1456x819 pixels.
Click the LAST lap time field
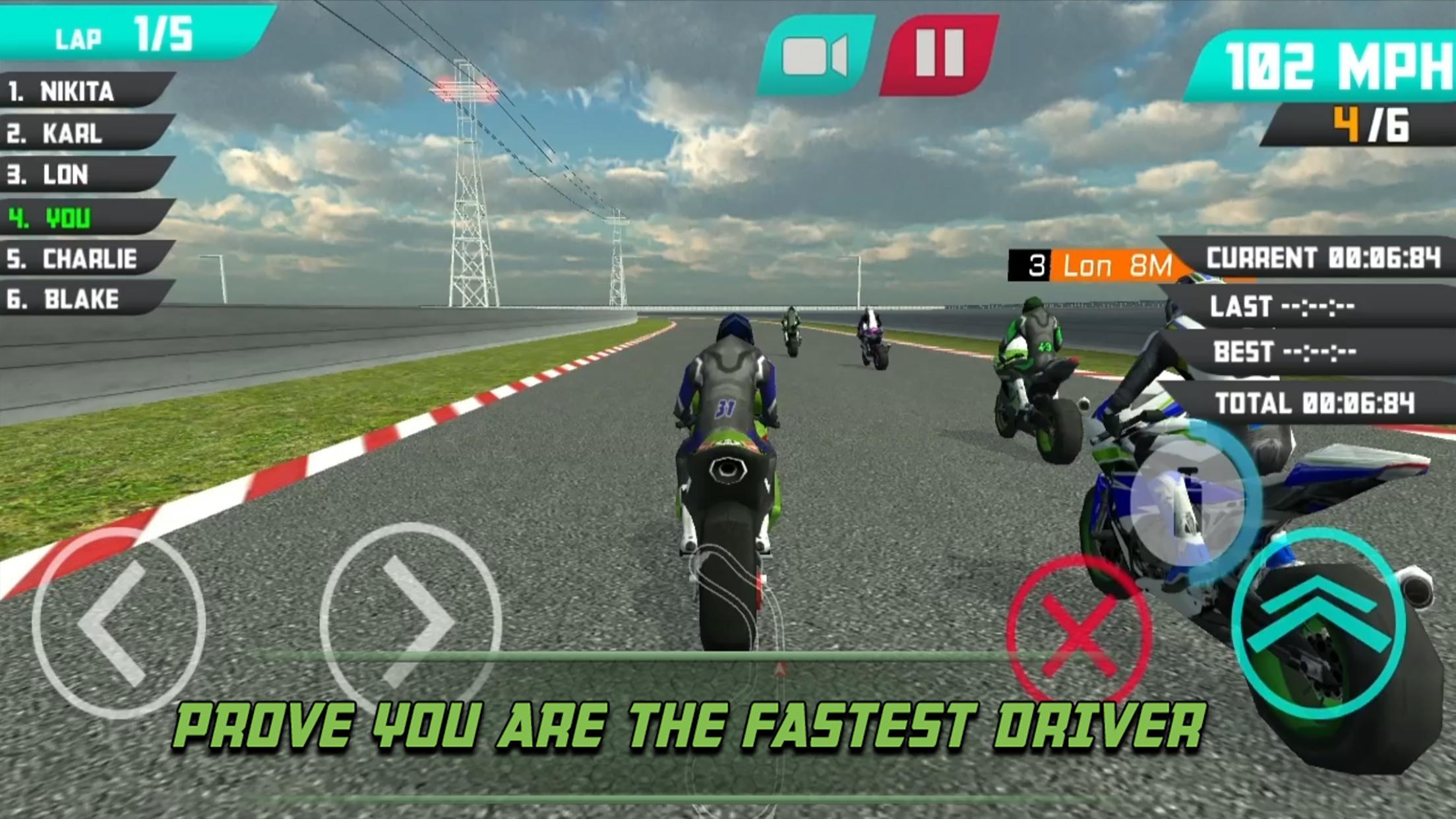[1283, 307]
